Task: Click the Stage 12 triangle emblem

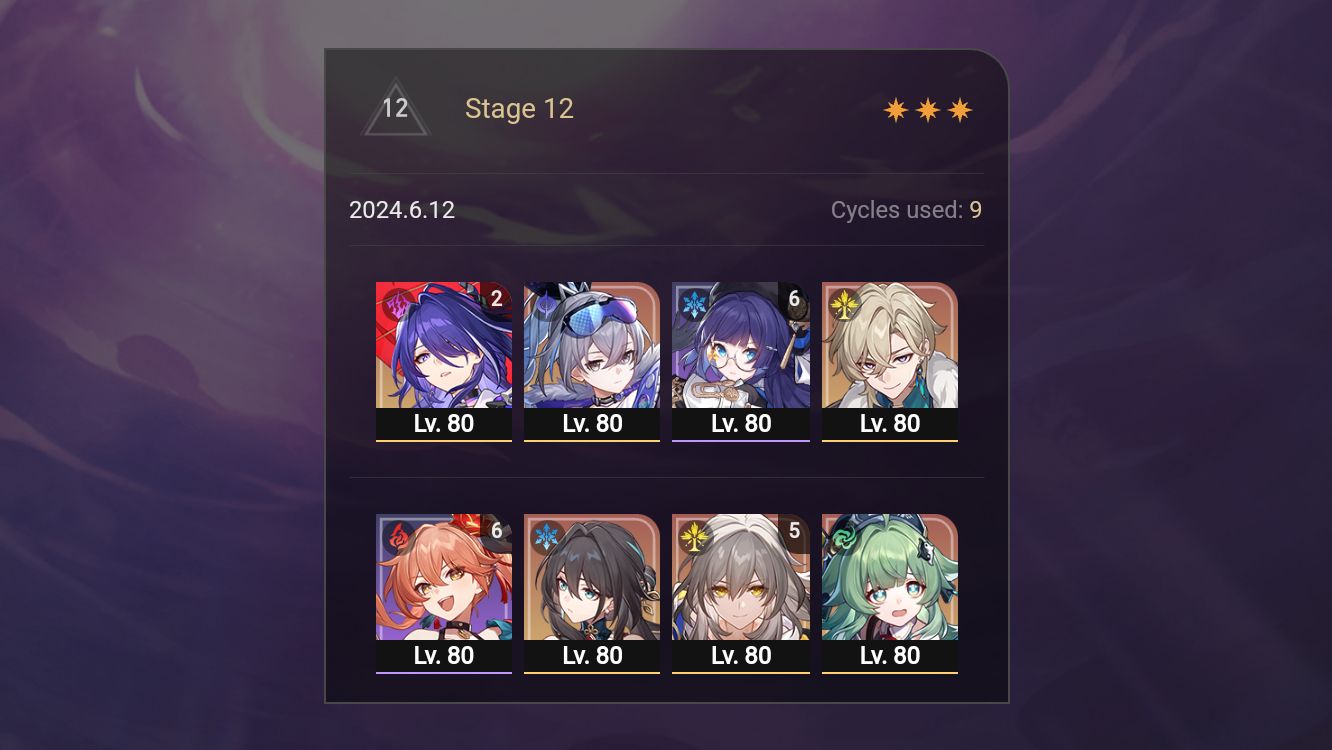Action: point(396,108)
